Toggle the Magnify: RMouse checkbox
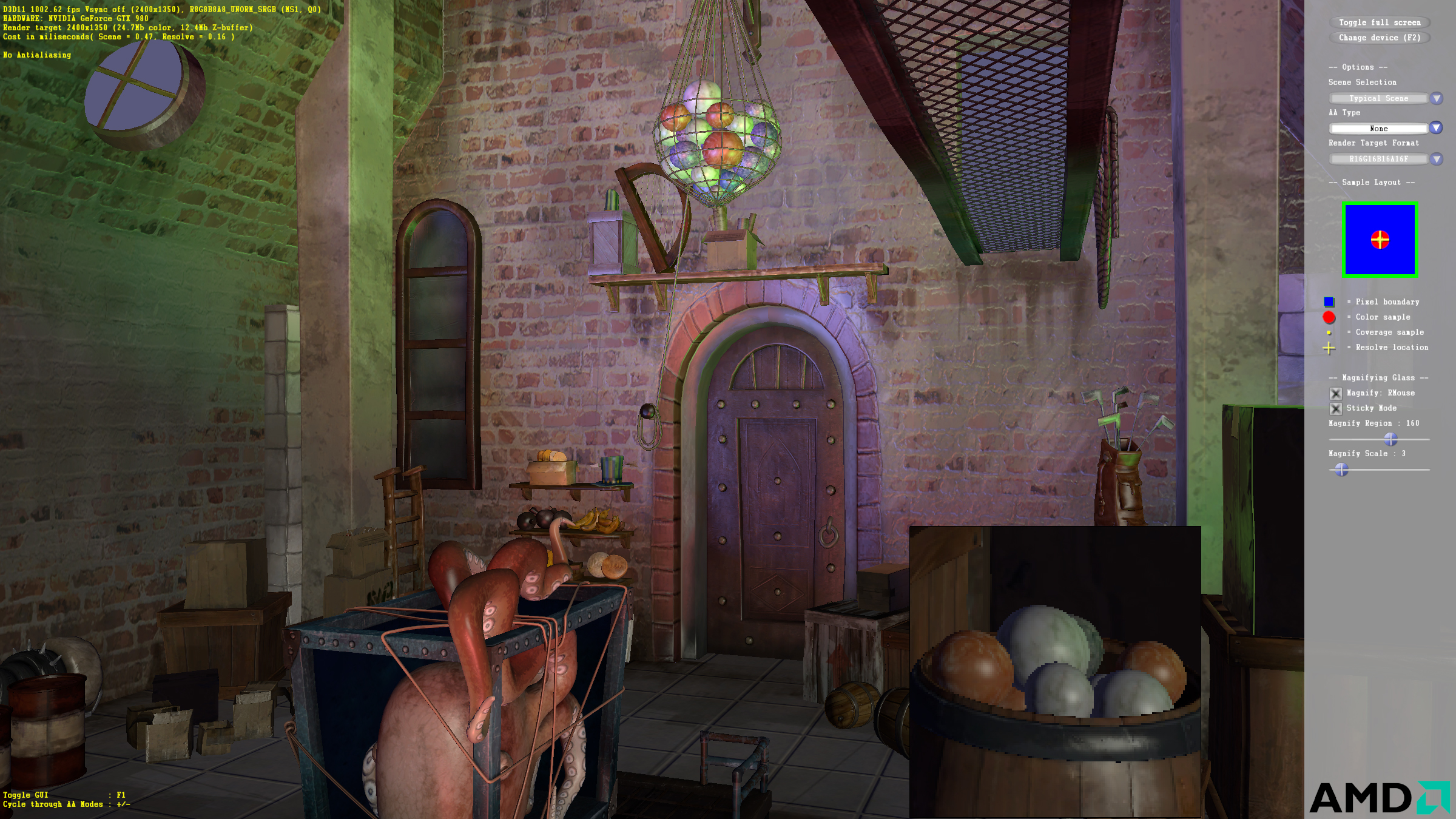 (x=1335, y=393)
